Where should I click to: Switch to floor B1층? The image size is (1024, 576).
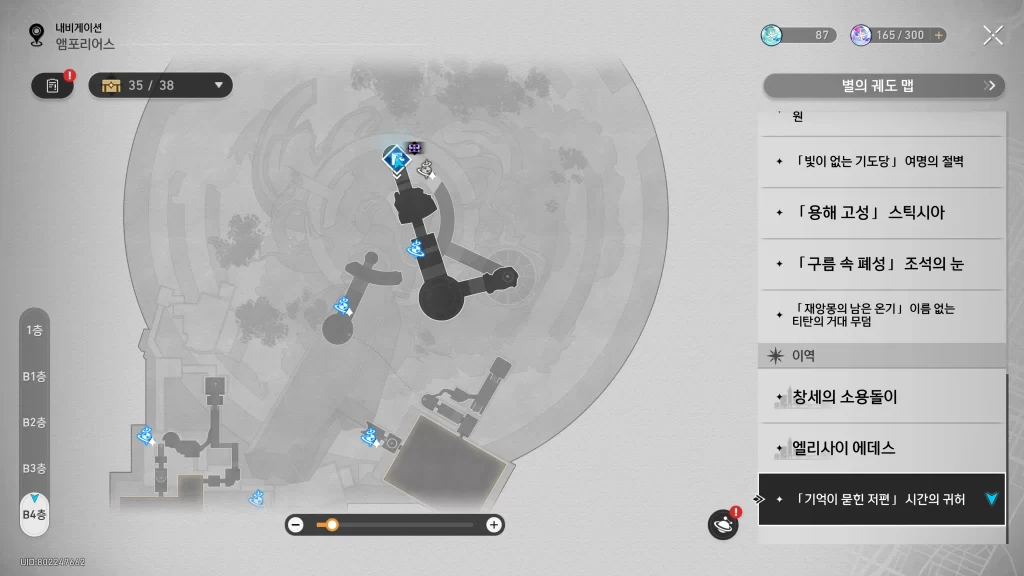click(34, 377)
